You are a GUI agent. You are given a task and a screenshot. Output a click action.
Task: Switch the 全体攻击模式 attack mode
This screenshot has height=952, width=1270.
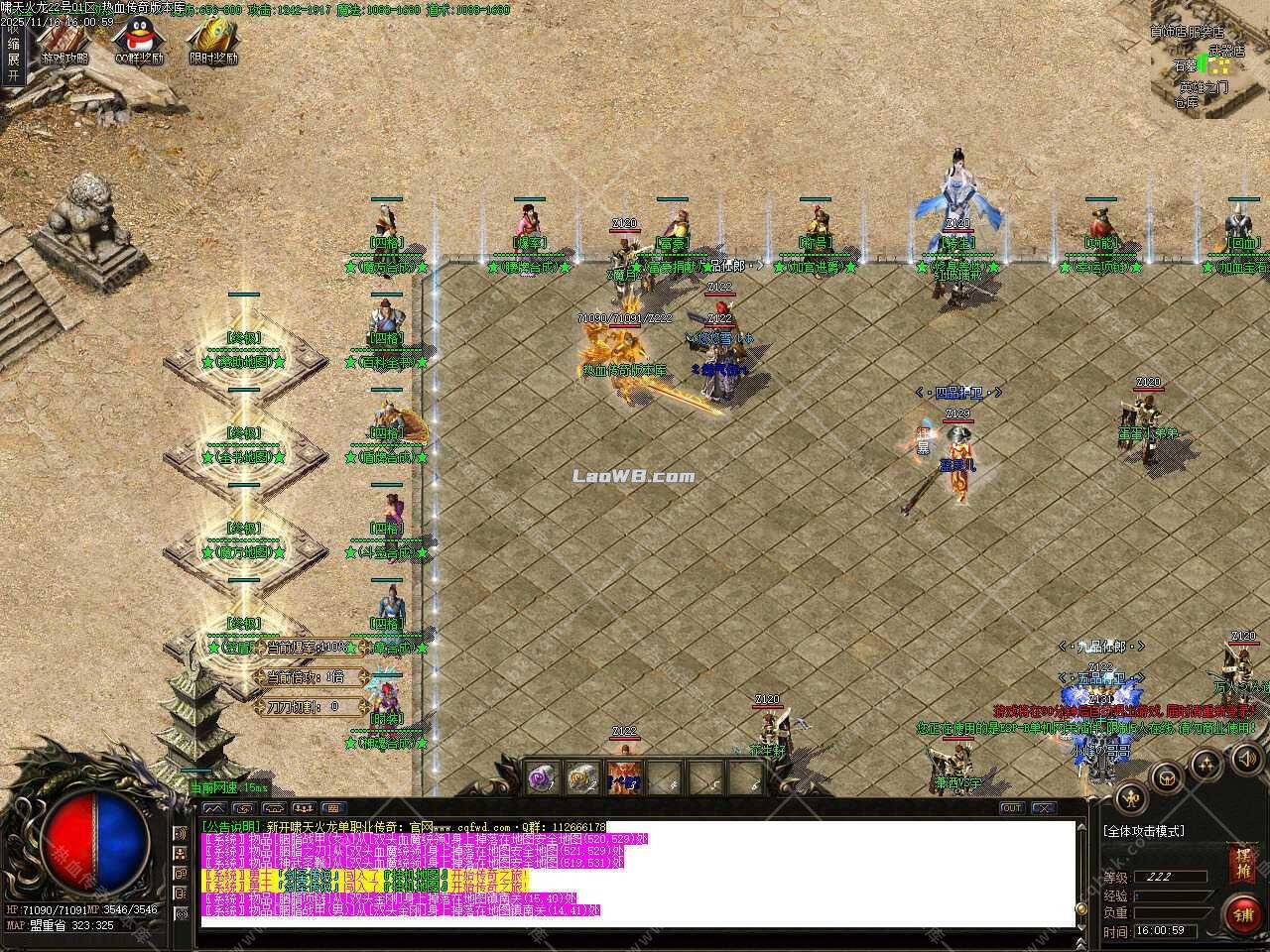tap(1143, 831)
